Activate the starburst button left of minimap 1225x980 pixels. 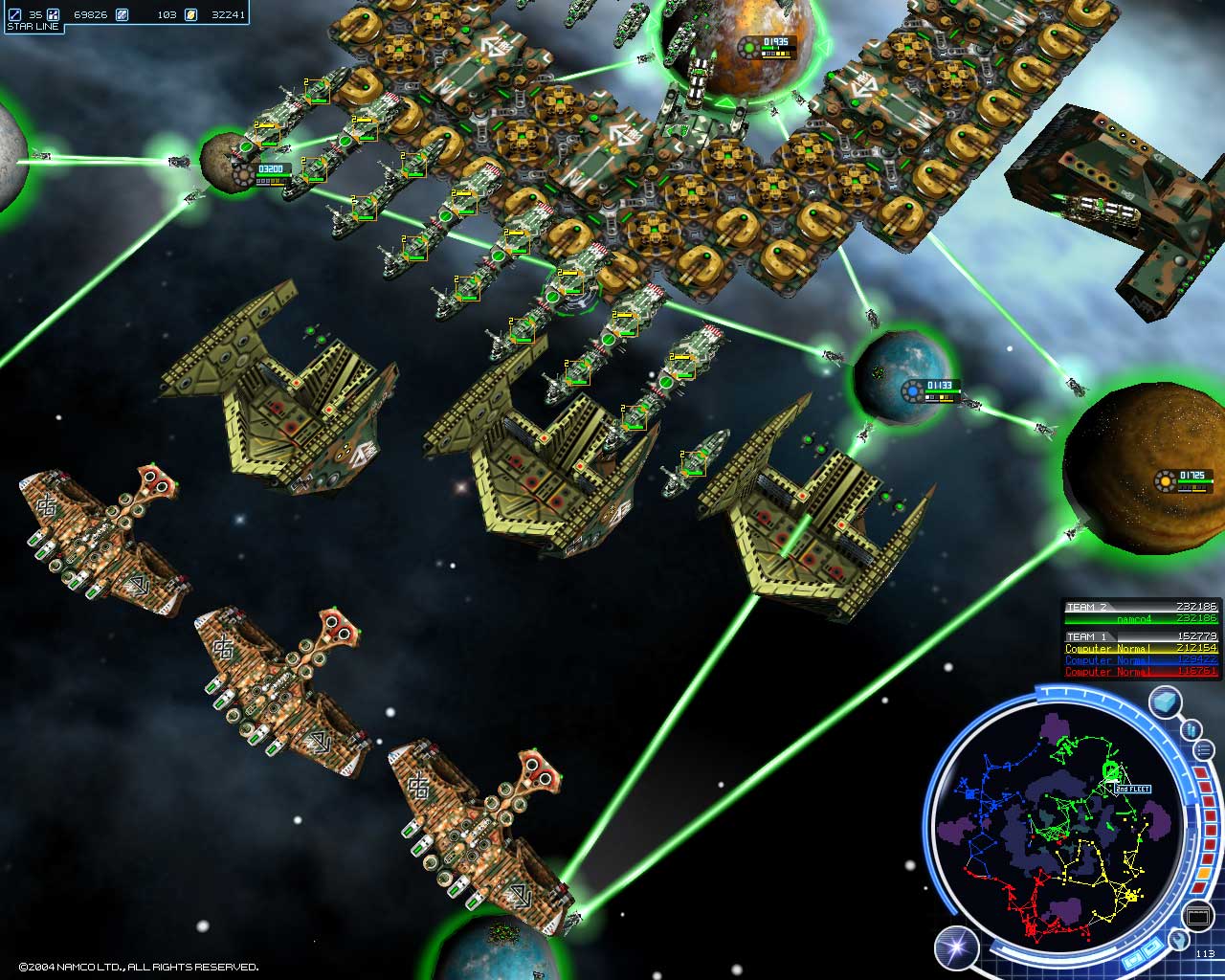tap(956, 947)
